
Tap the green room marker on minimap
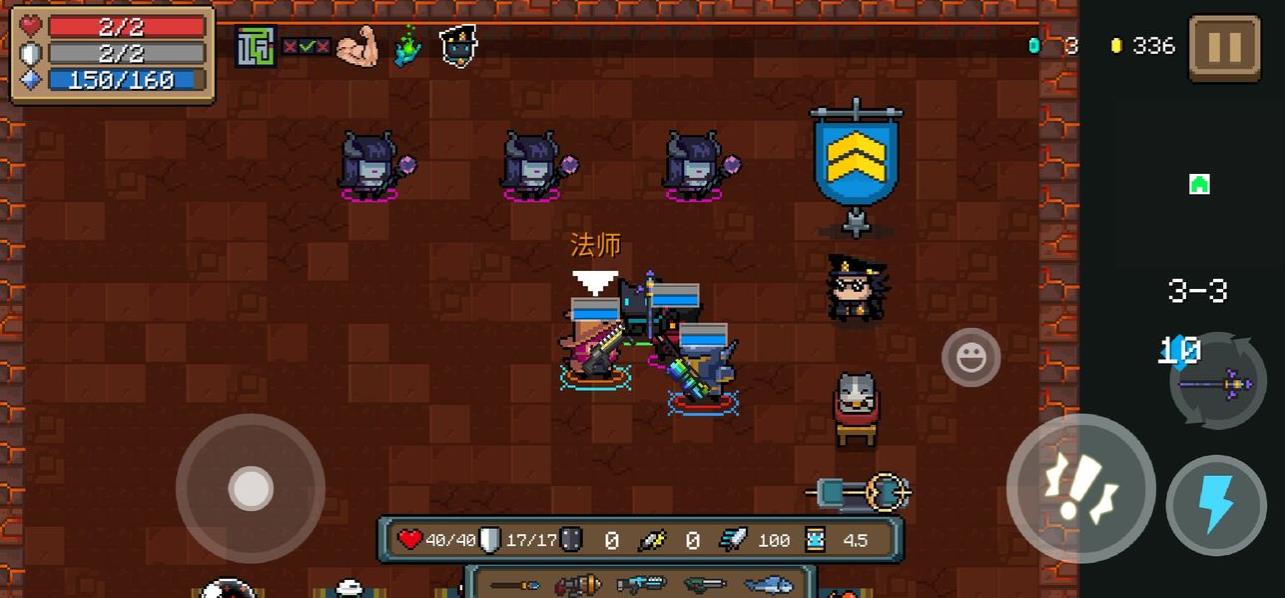click(1199, 184)
